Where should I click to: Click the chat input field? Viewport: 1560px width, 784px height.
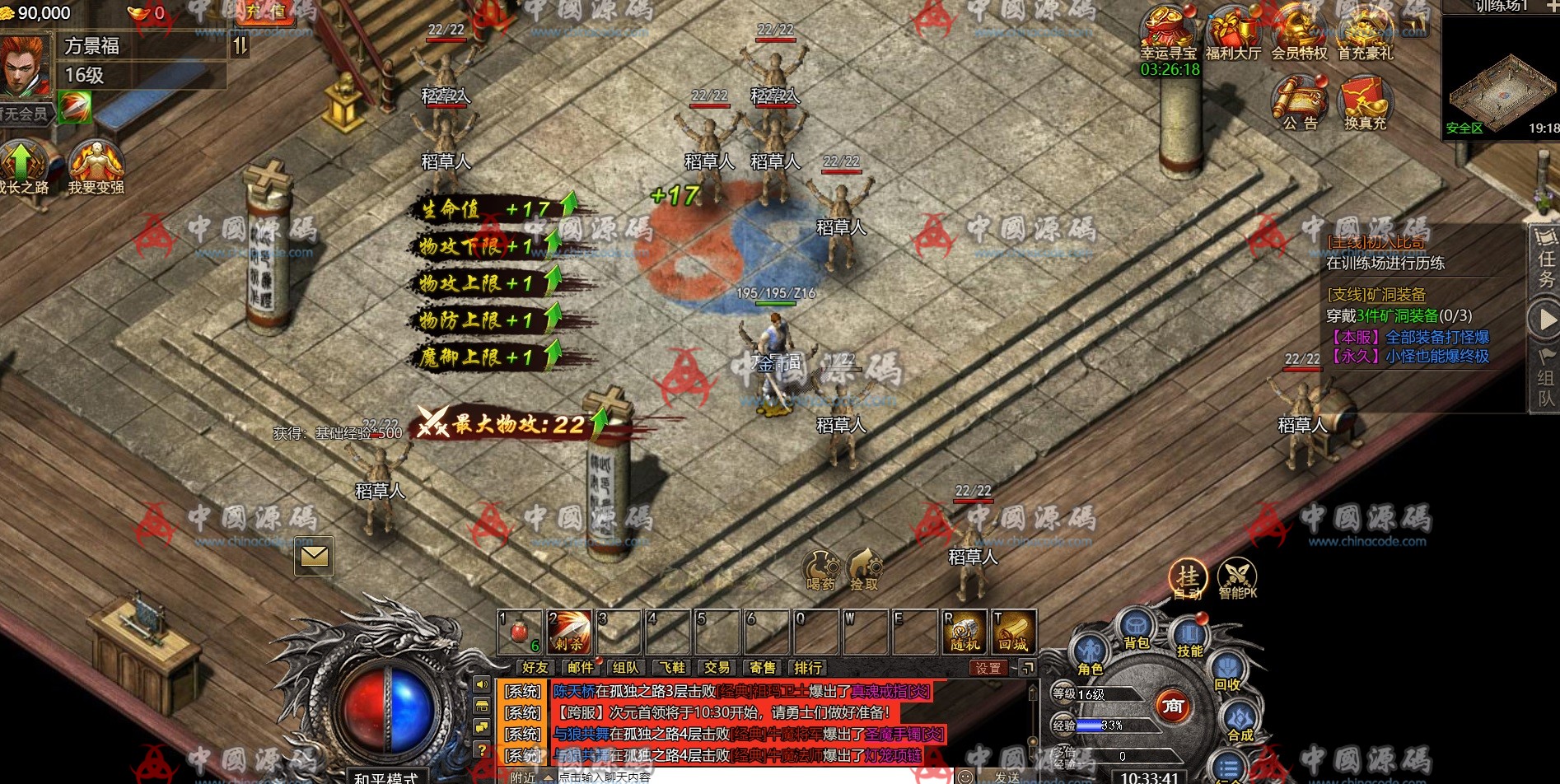click(x=741, y=777)
